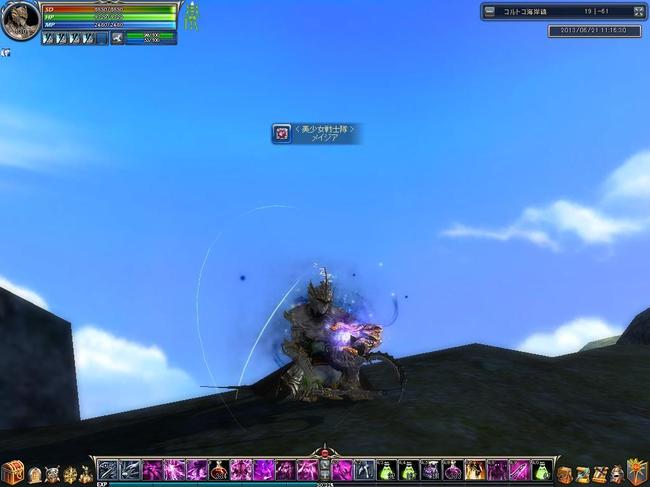Click the icon left of the location name
The height and width of the screenshot is (487, 650).
coord(489,12)
